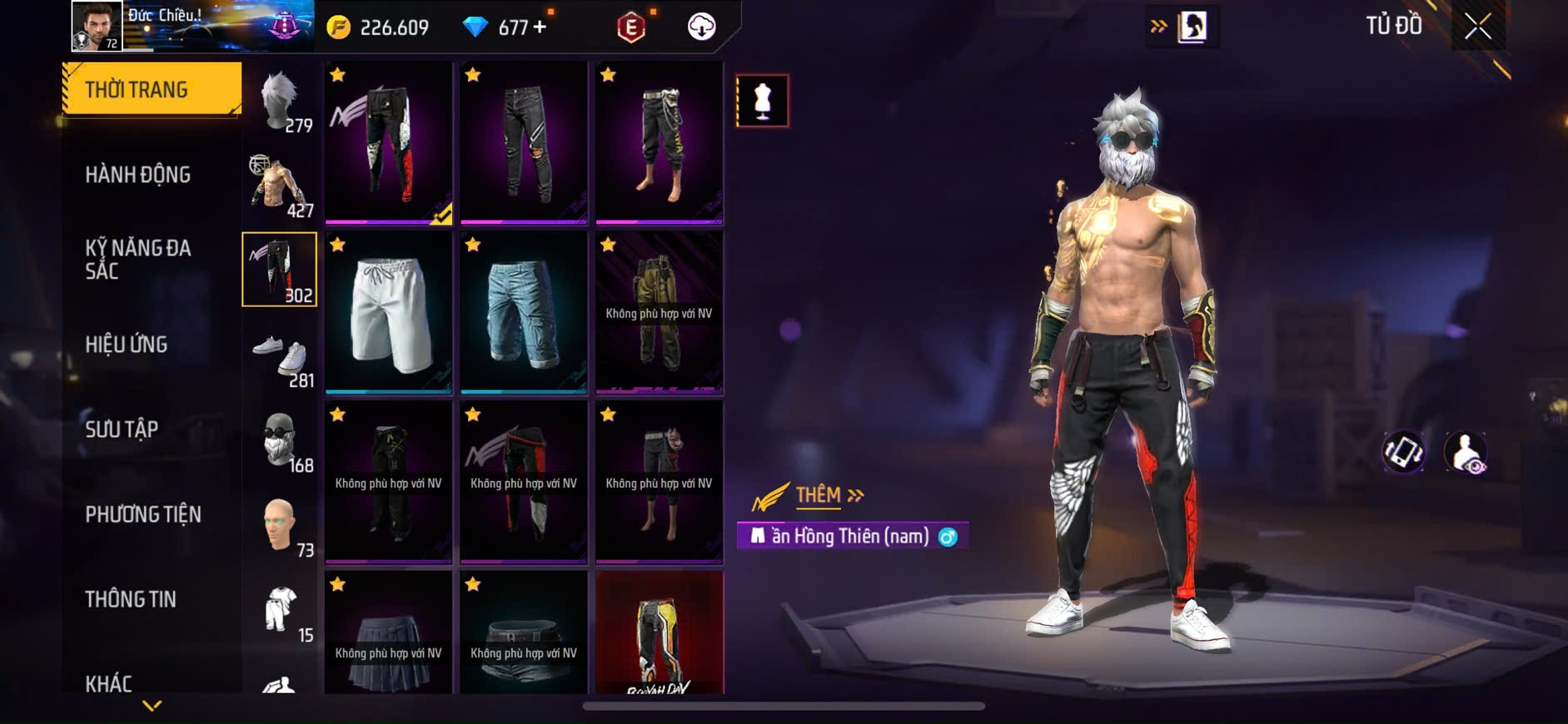Screen dimensions: 1568x724
Task: Open the shoes category showing 281
Action: [280, 360]
